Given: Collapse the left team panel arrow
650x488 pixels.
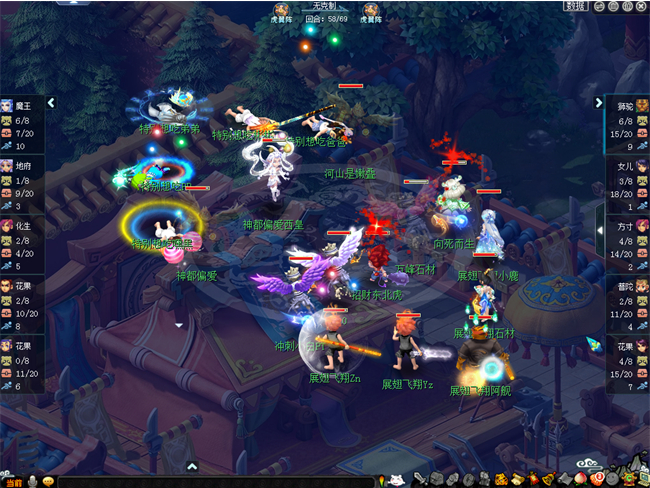Looking at the screenshot, I should tap(51, 102).
